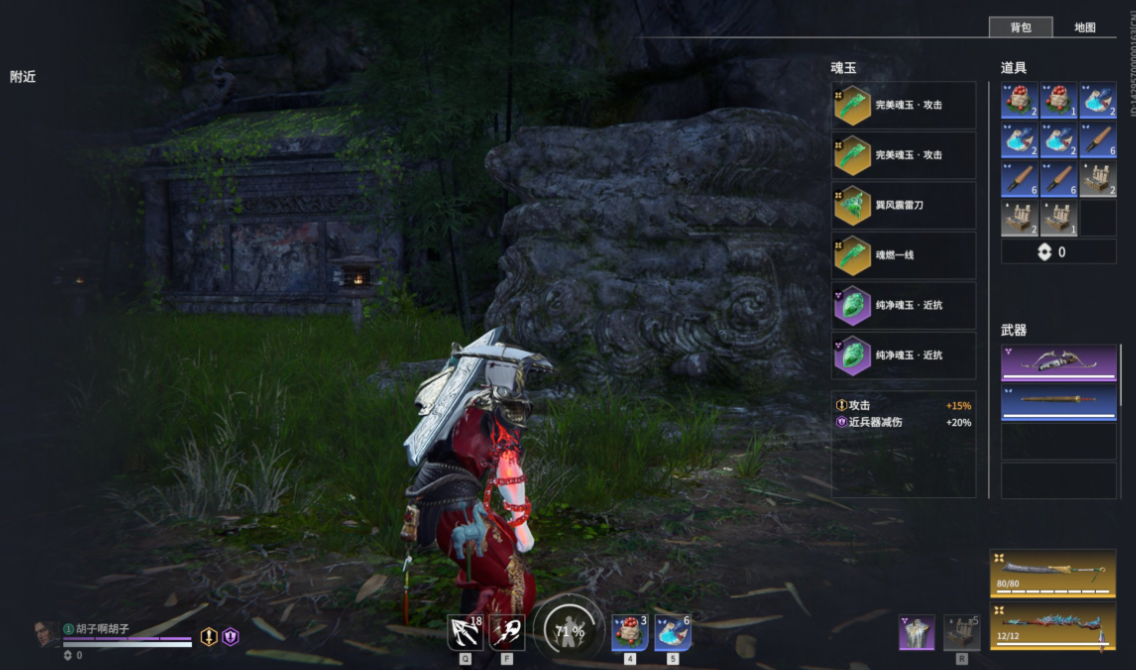Switch to the 地图 map tab
This screenshot has width=1136, height=670.
tap(1085, 28)
